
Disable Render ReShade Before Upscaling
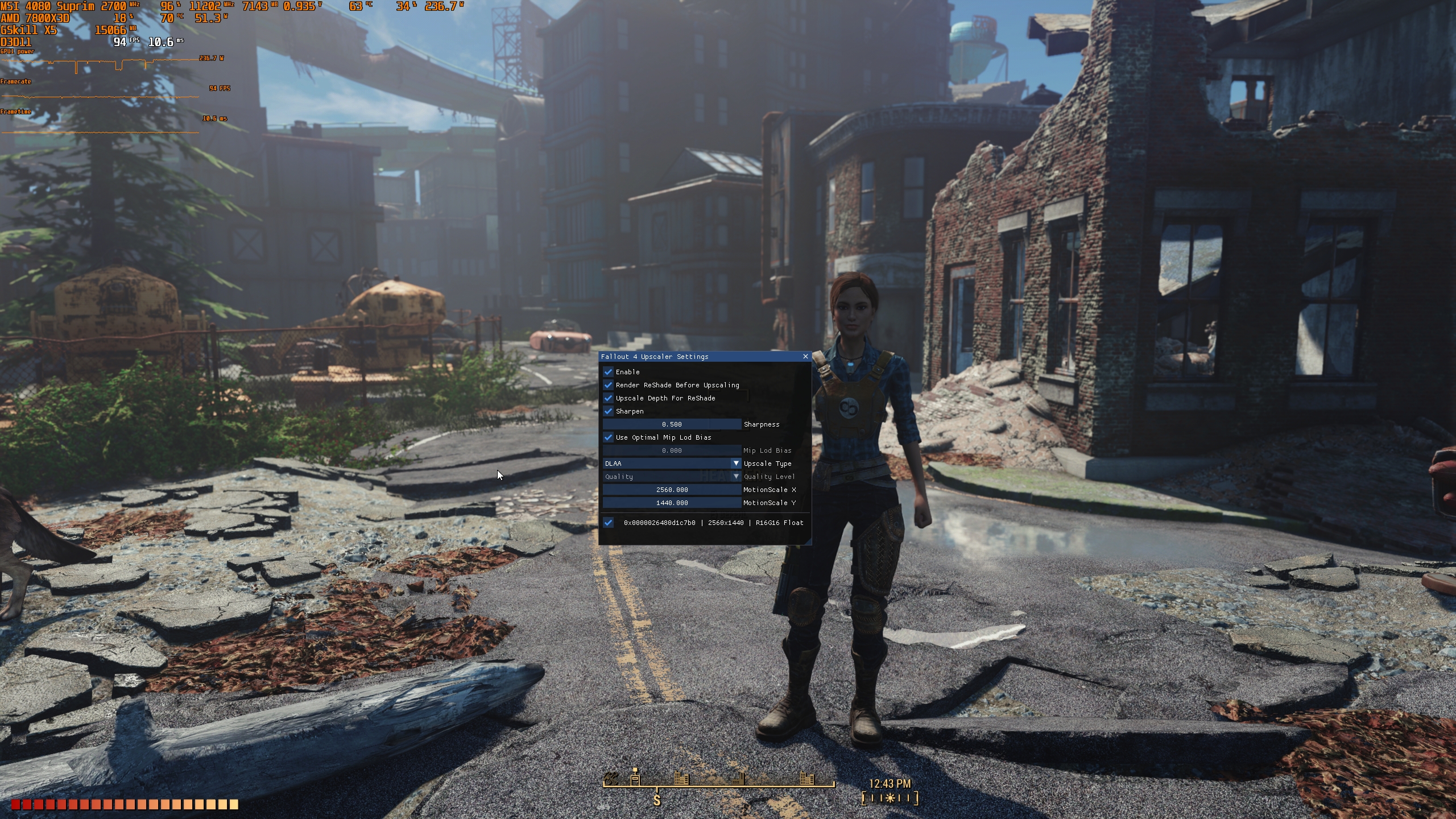click(609, 385)
